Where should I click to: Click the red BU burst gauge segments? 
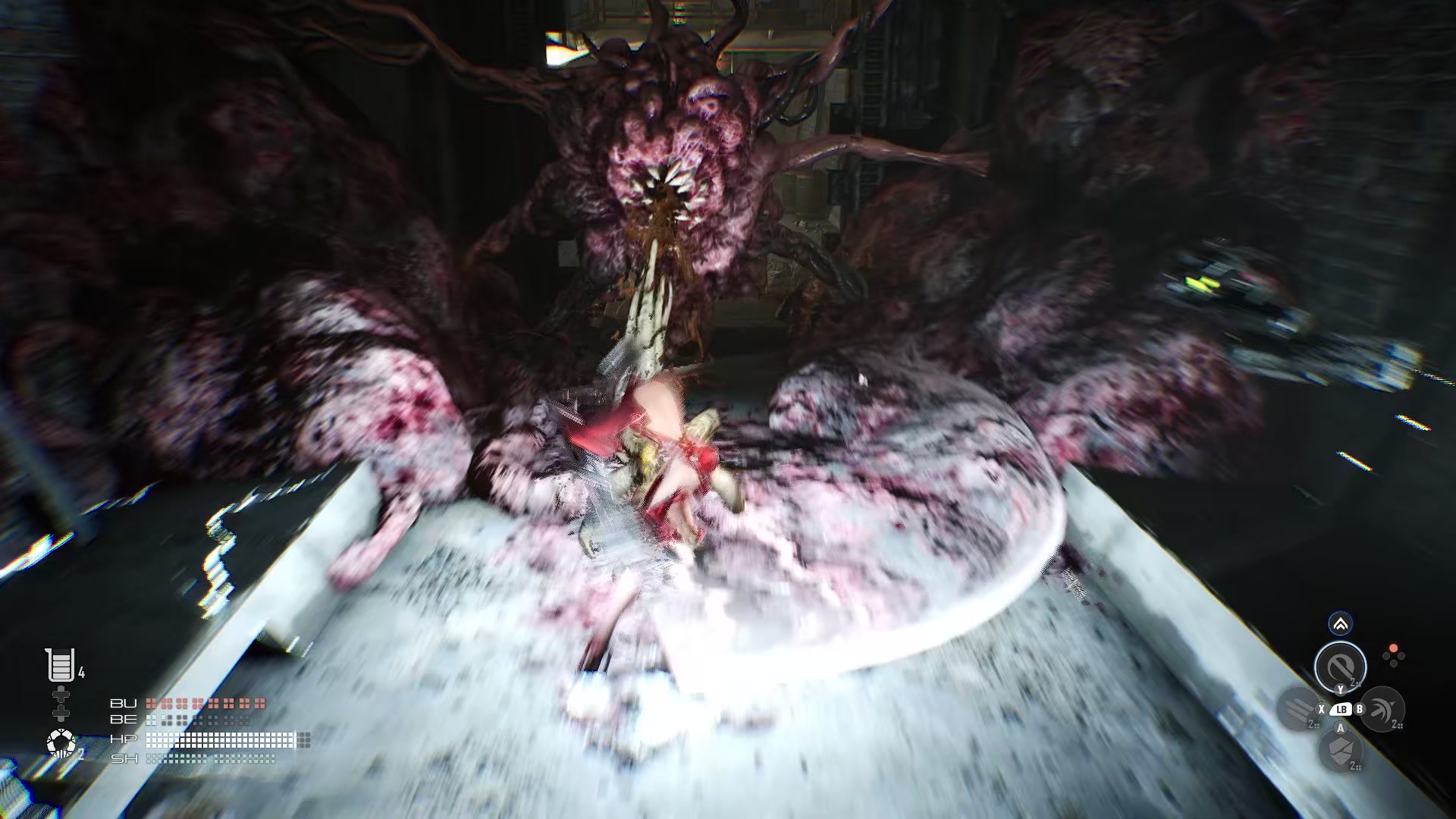pos(205,704)
